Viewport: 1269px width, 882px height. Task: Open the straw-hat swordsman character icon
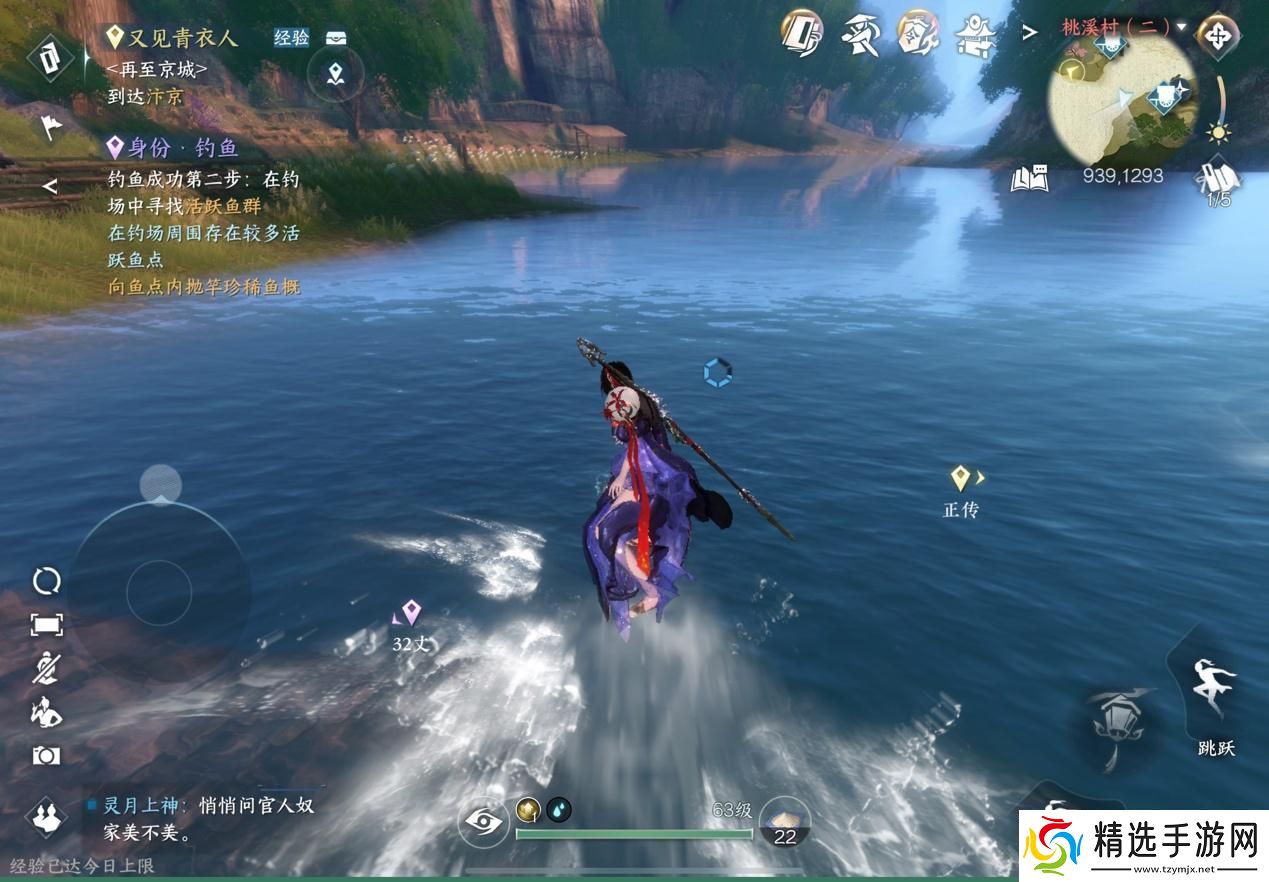(x=859, y=35)
